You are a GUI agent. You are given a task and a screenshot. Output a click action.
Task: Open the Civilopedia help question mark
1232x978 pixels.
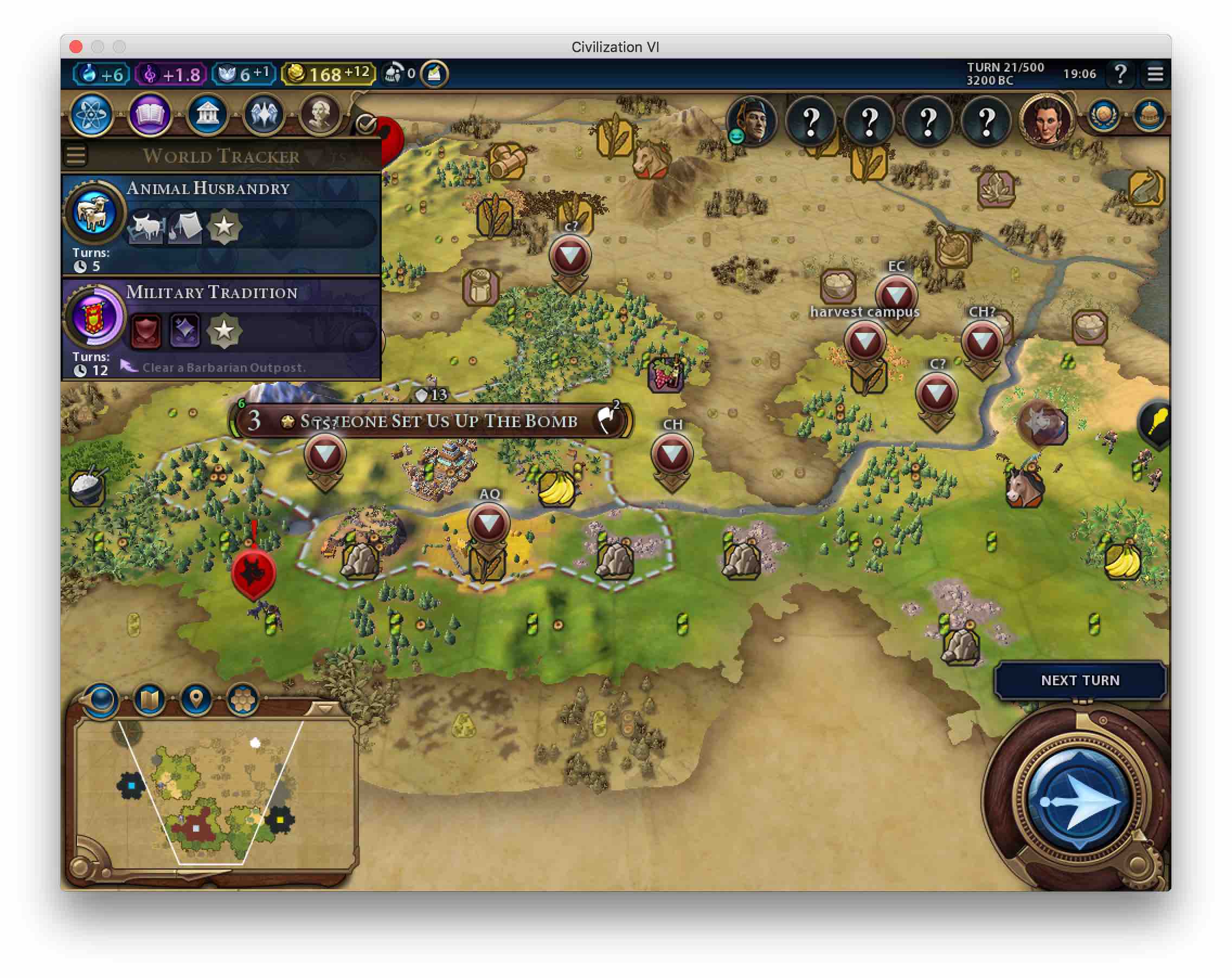click(1120, 74)
